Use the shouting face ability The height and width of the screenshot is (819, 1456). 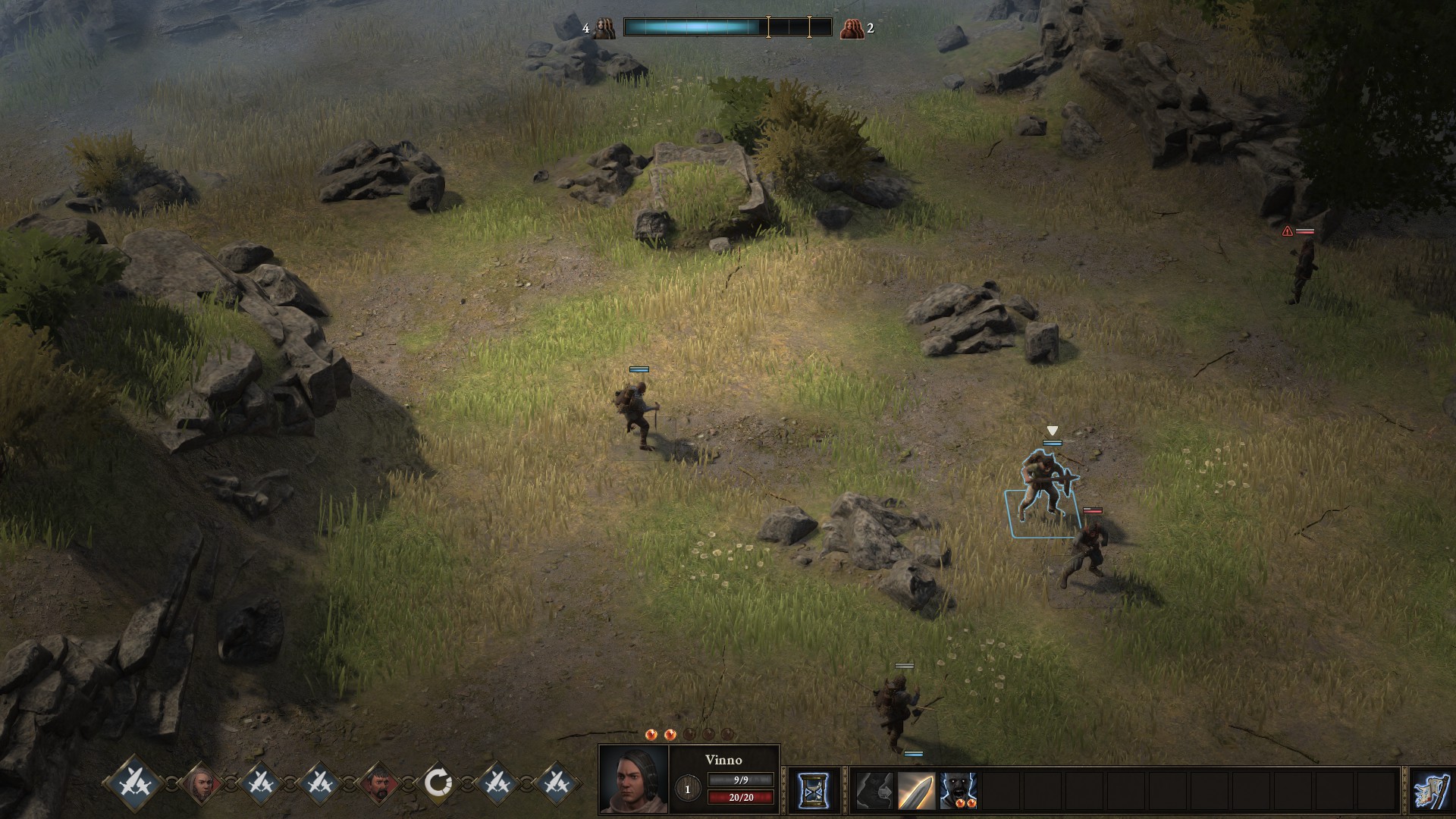pyautogui.click(x=958, y=791)
